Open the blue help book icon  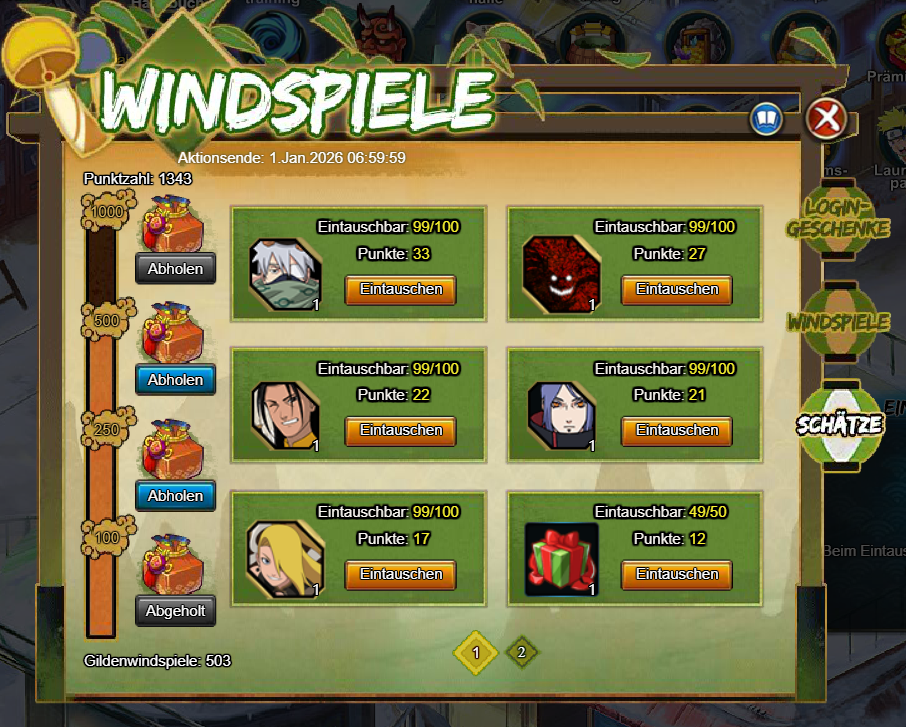[766, 120]
